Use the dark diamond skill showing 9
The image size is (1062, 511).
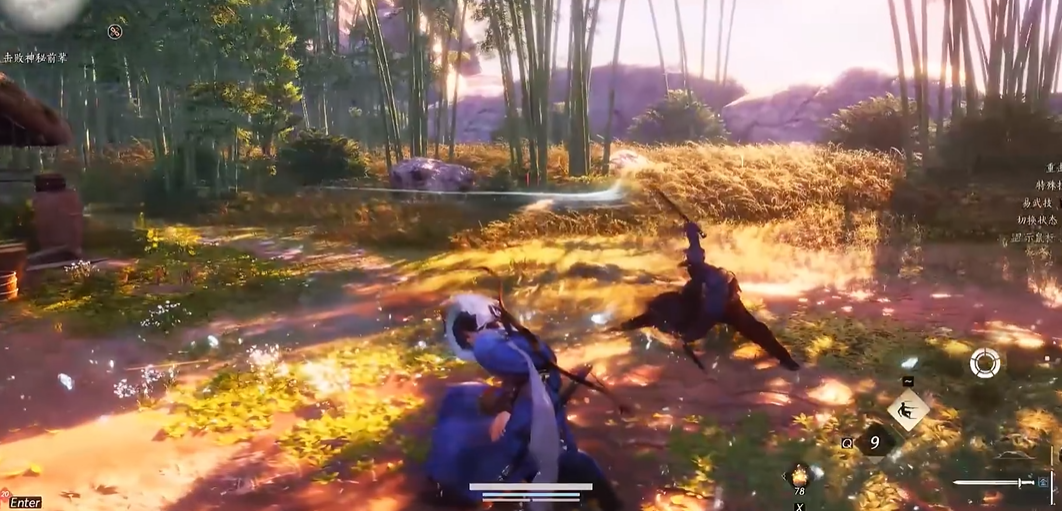874,440
